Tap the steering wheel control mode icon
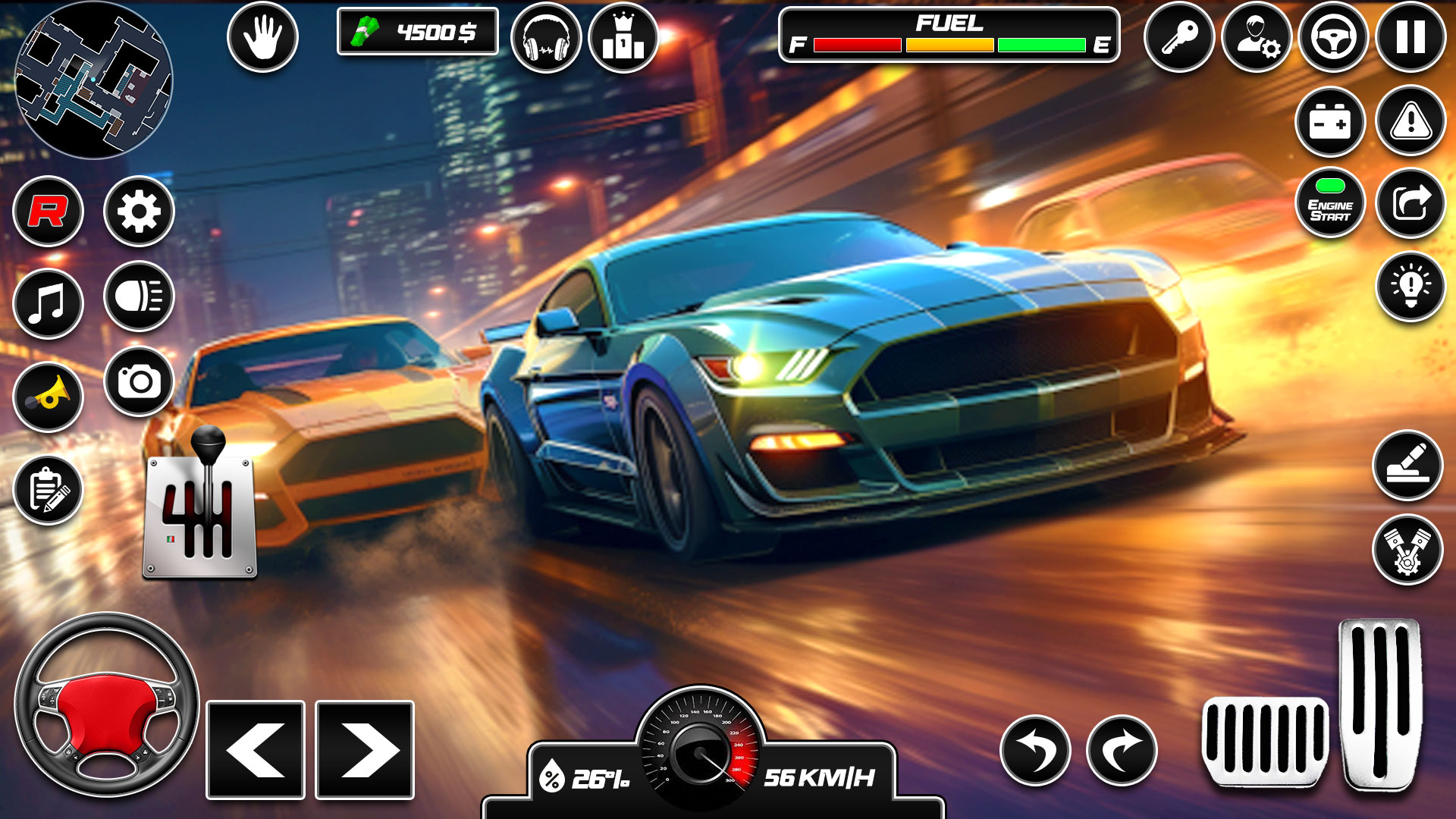Screen dimensions: 1456x819 (1335, 35)
